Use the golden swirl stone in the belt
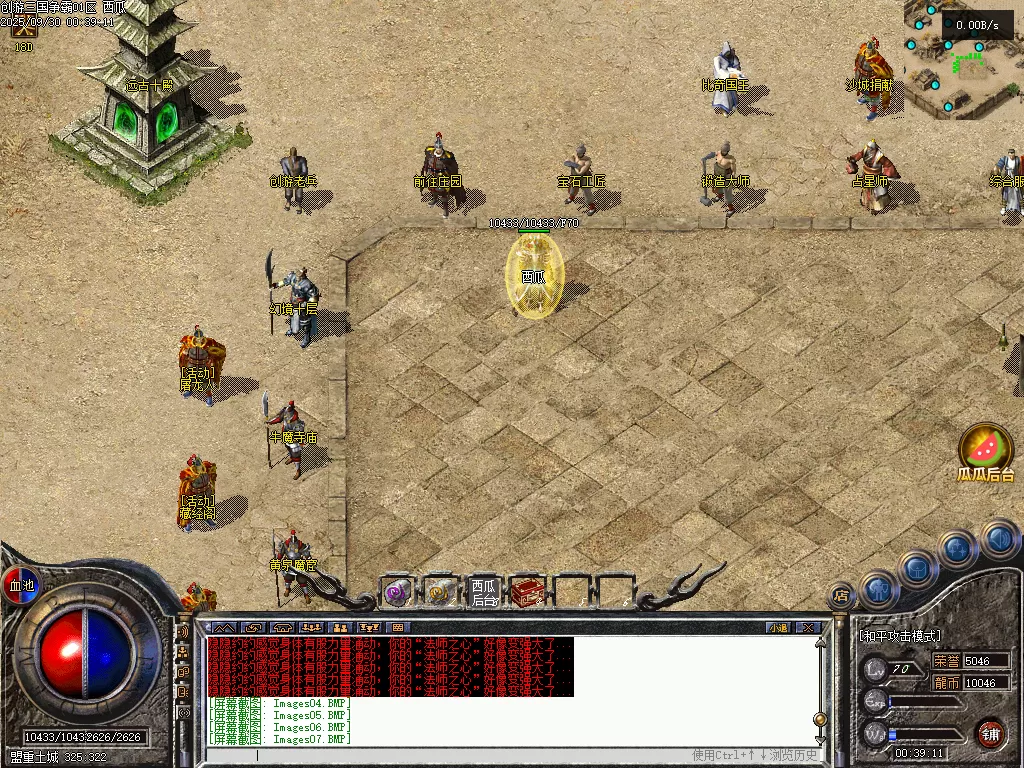This screenshot has width=1024, height=768. coord(440,592)
